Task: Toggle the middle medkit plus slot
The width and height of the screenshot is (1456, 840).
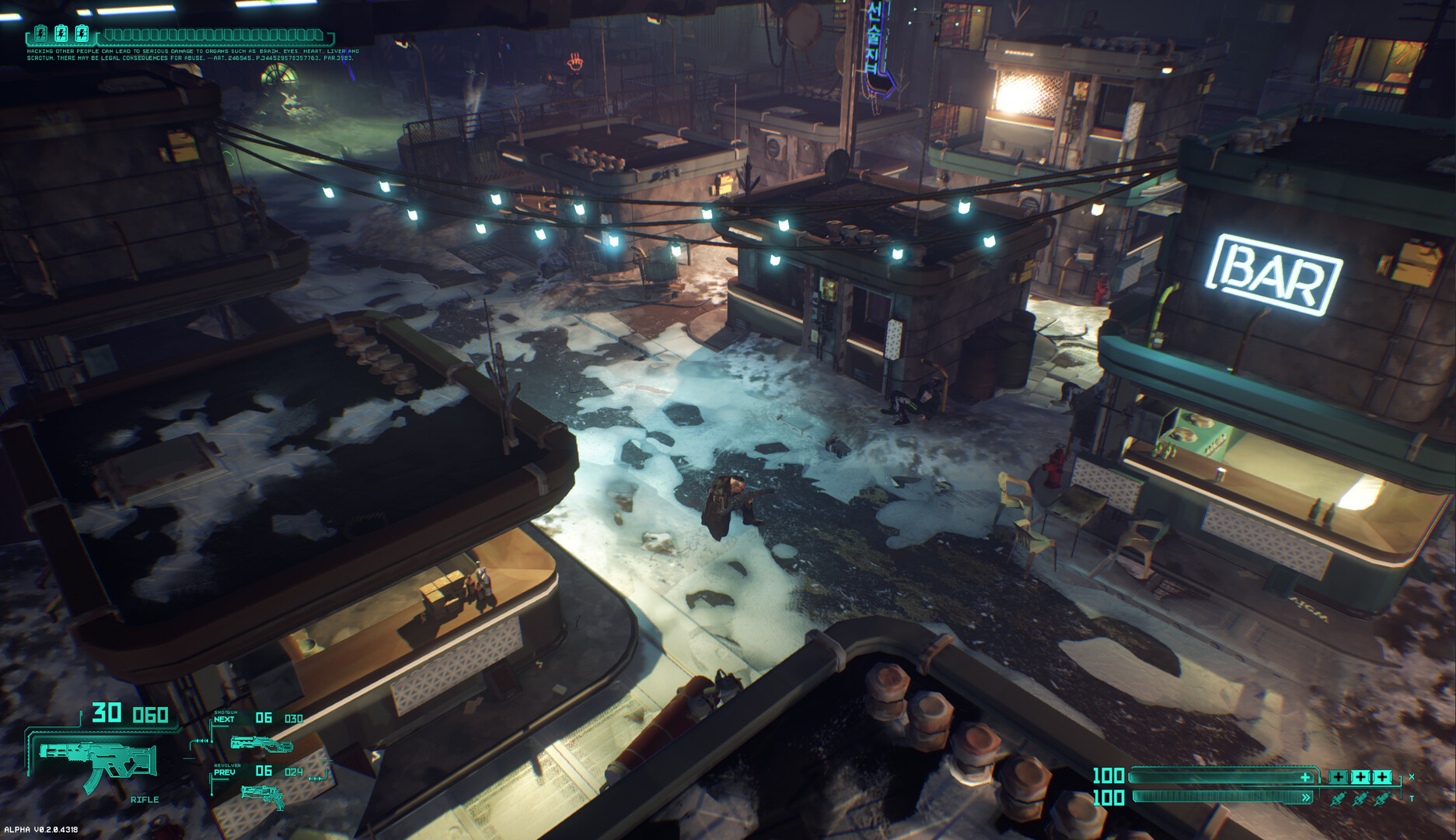Action: pyautogui.click(x=1361, y=776)
